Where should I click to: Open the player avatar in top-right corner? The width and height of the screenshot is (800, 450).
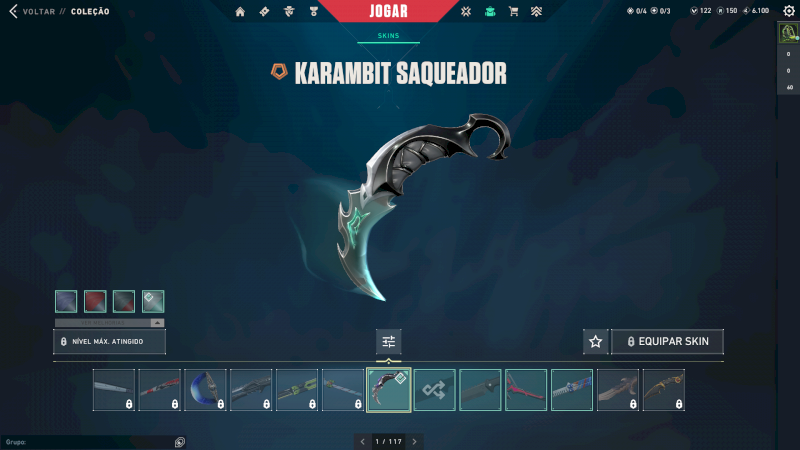(788, 33)
